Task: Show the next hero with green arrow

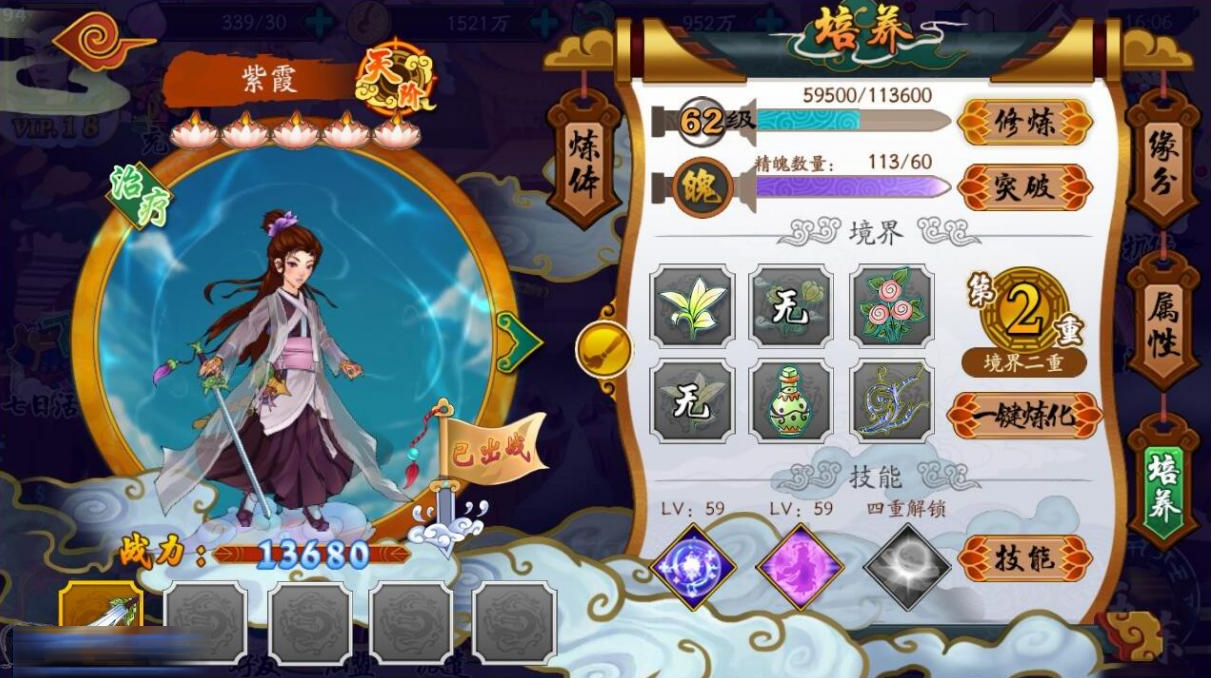Action: coord(519,342)
